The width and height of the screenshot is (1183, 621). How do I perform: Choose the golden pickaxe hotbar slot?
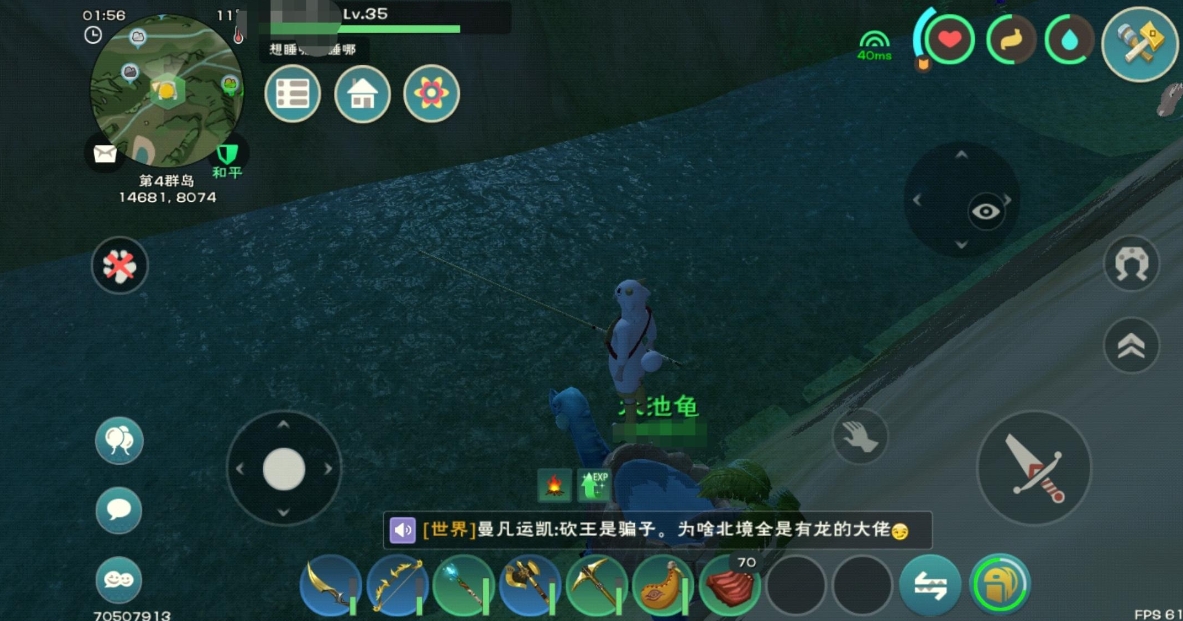597,585
